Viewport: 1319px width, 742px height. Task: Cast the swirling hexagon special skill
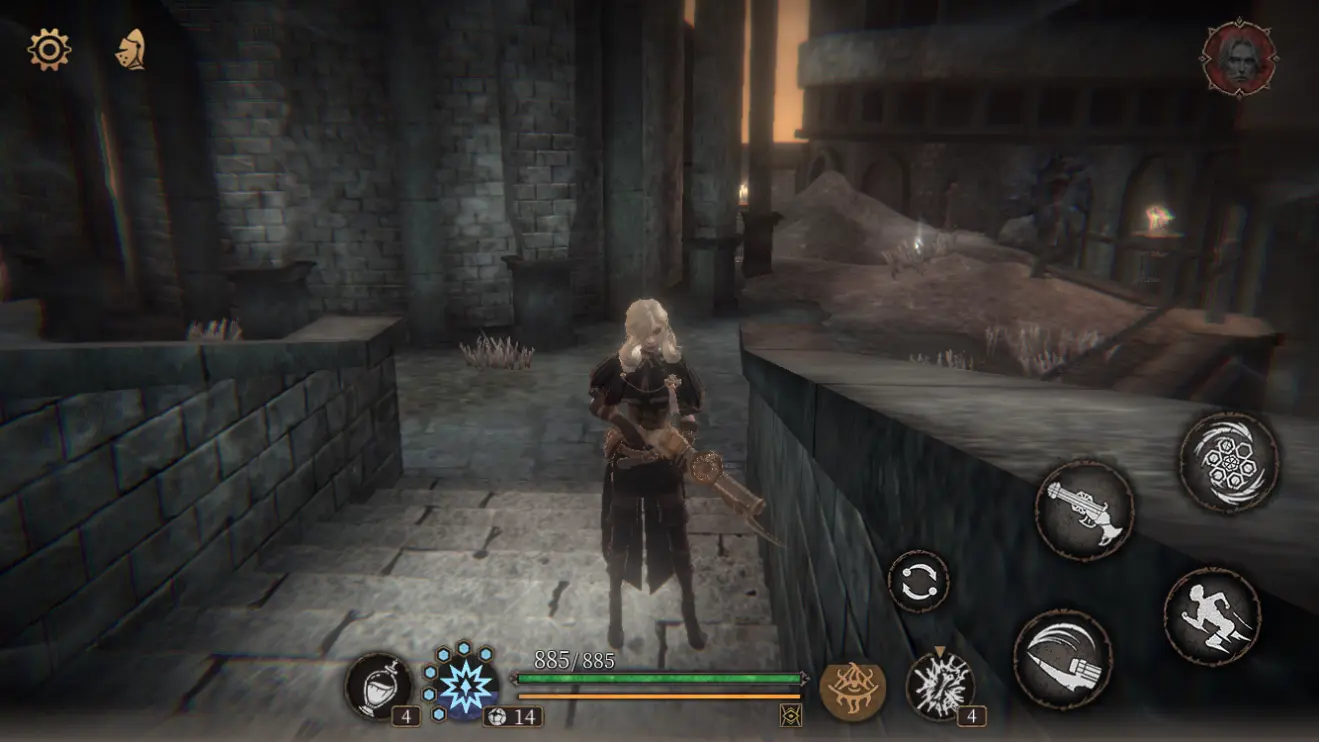coord(1229,462)
